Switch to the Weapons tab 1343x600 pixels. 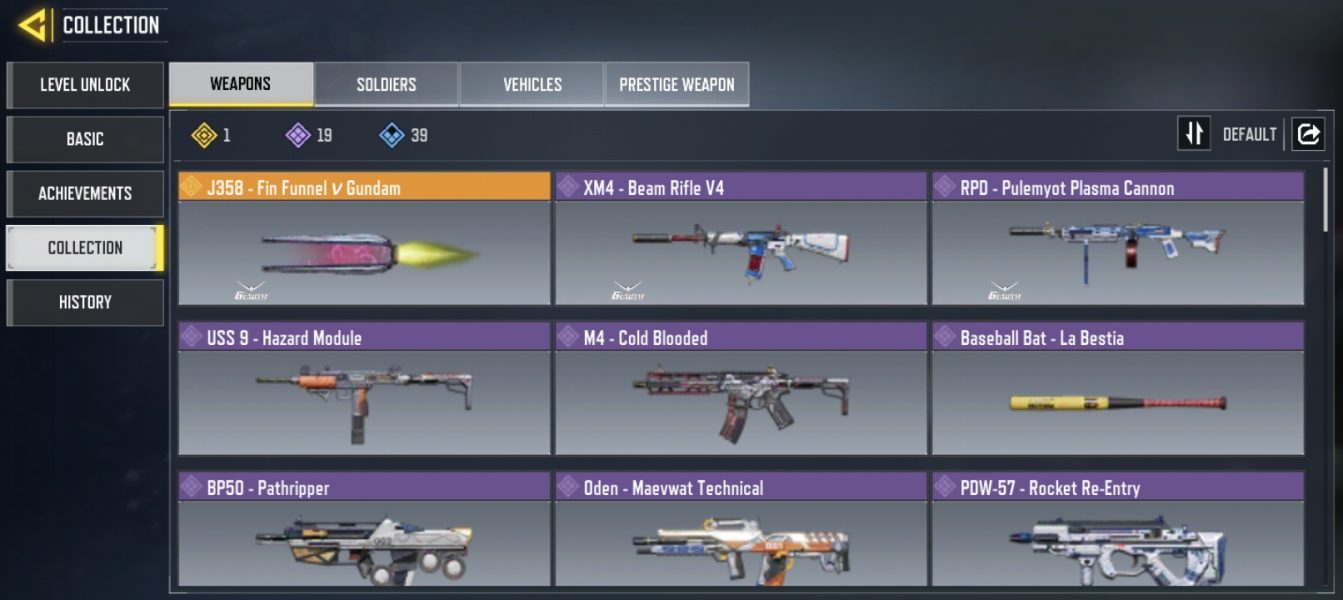(240, 84)
